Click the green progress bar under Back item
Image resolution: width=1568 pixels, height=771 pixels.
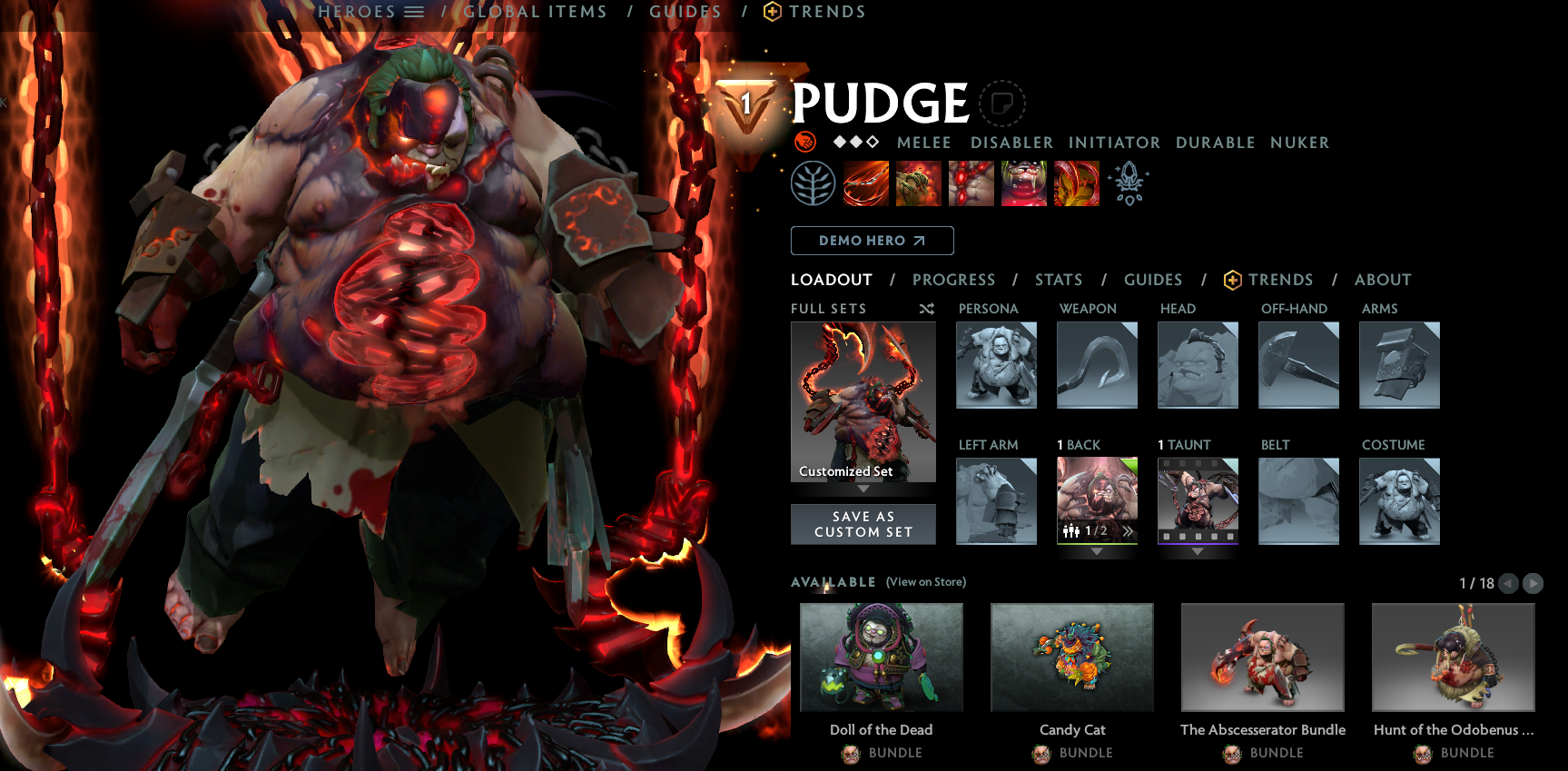point(1097,544)
